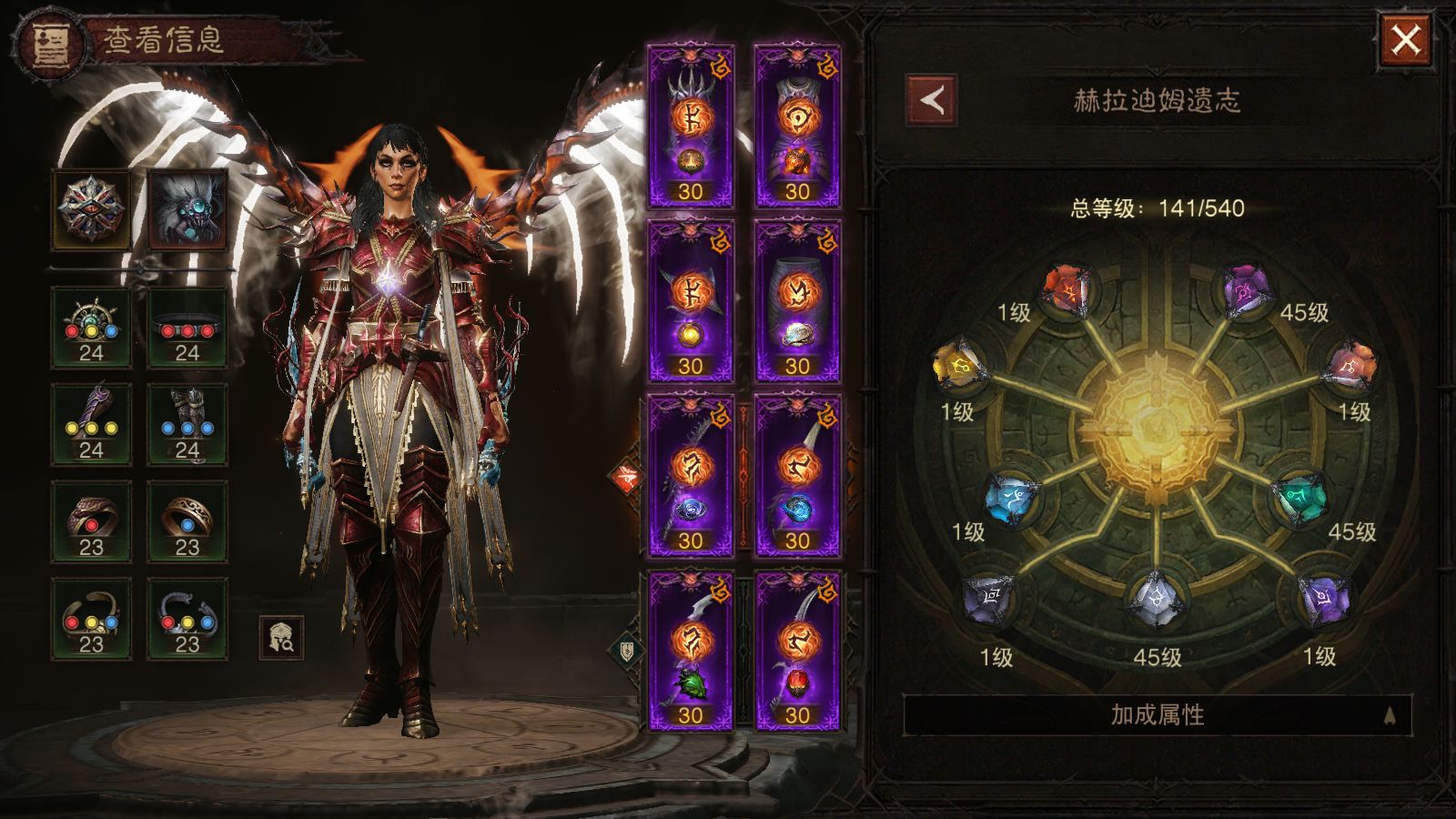Close the Helliquary legacy panel
Image resolution: width=1456 pixels, height=819 pixels.
(x=1405, y=40)
